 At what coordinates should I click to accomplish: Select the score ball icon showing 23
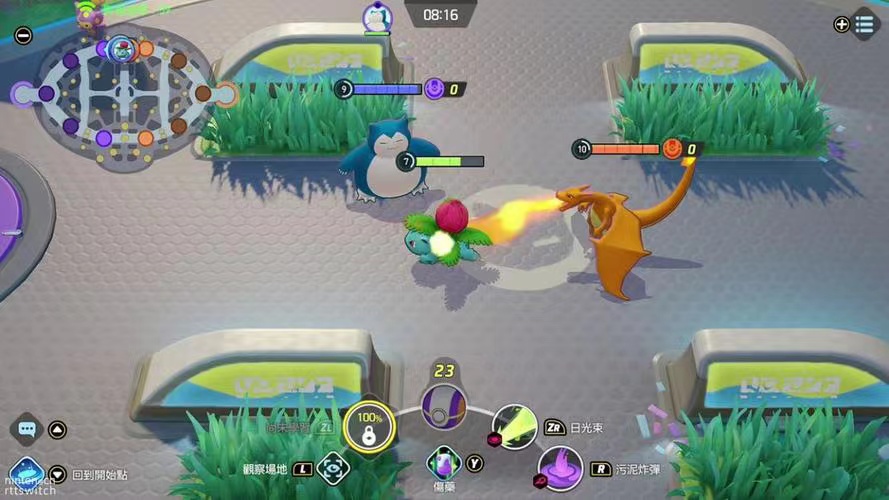point(443,406)
